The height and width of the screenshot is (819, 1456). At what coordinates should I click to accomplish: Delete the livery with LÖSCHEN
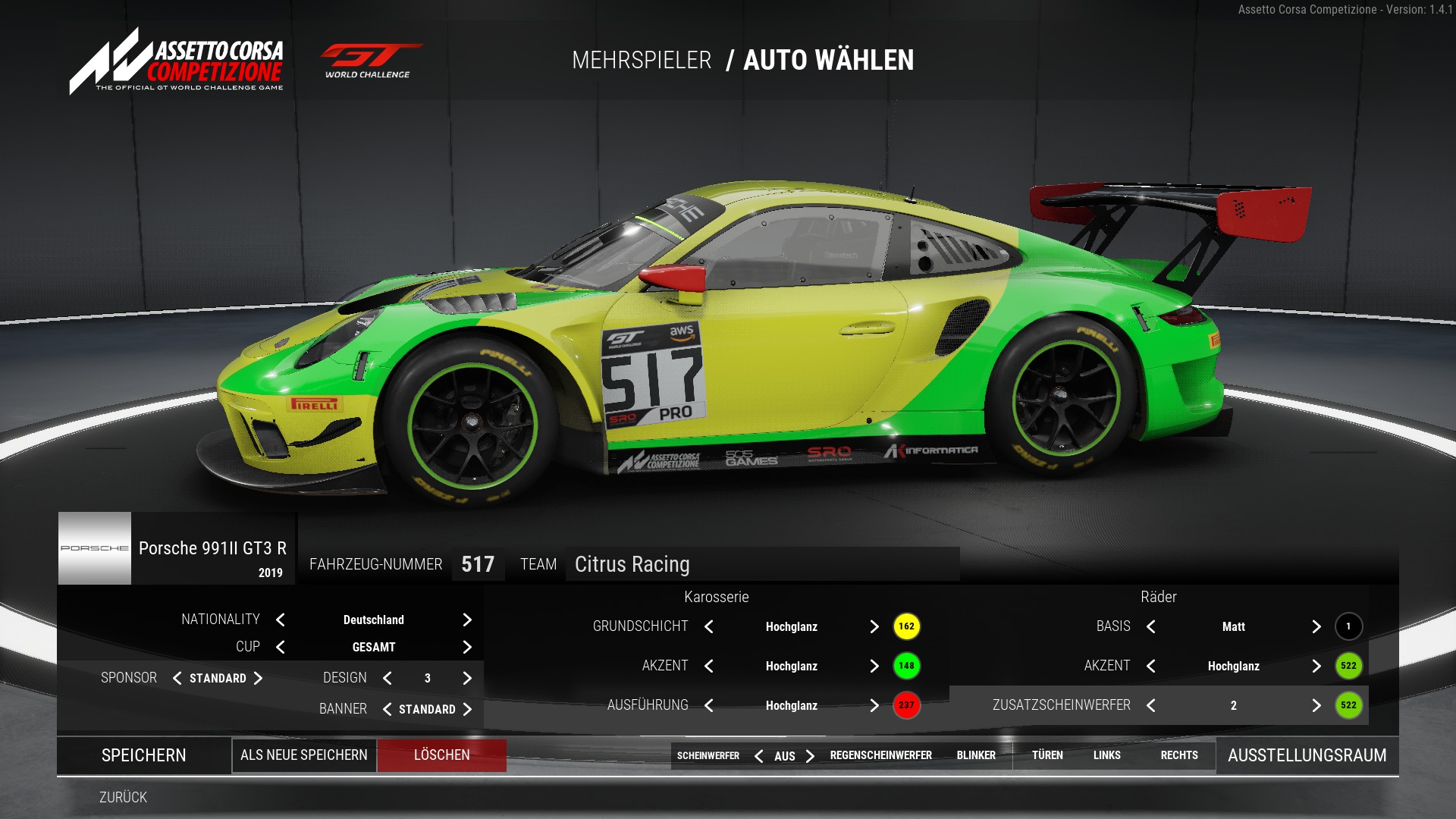[x=442, y=755]
